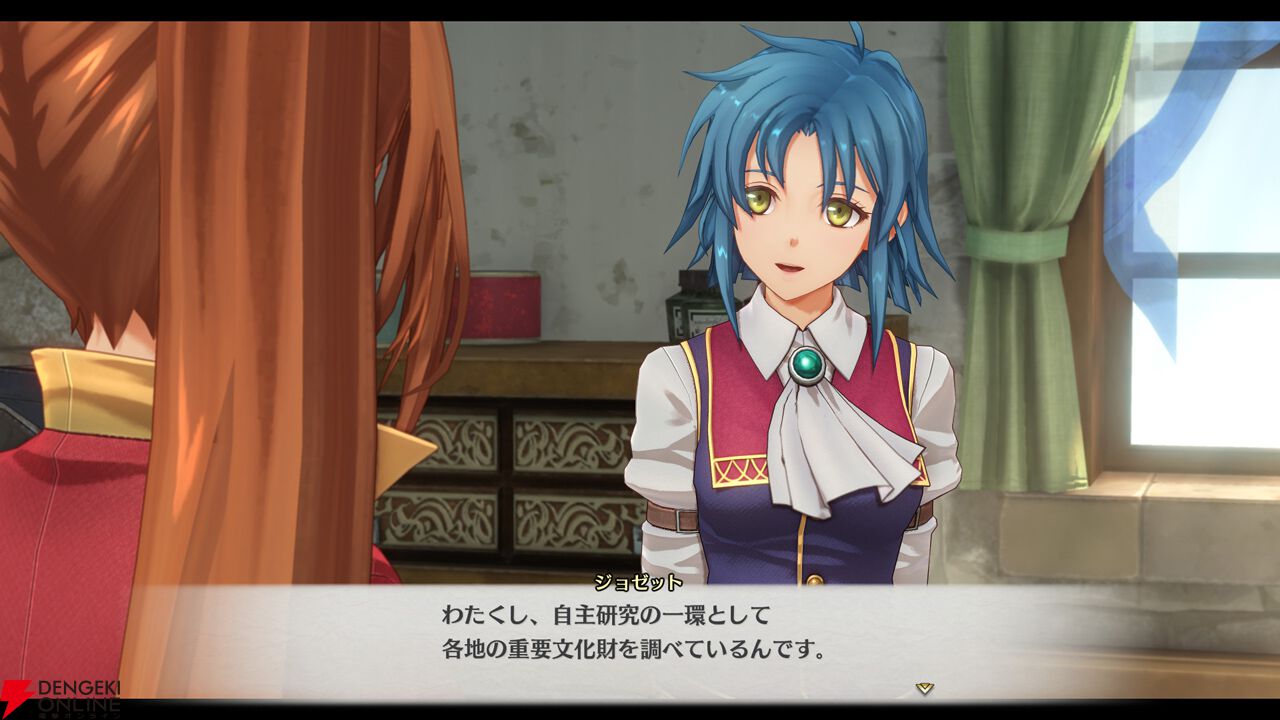1280x720 pixels.
Task: Click the green curtain beside the window
Action: tap(1020, 250)
